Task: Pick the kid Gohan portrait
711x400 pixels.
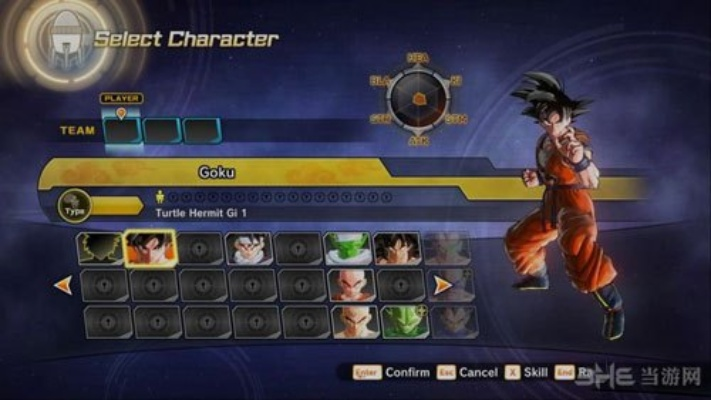Action: tap(249, 249)
